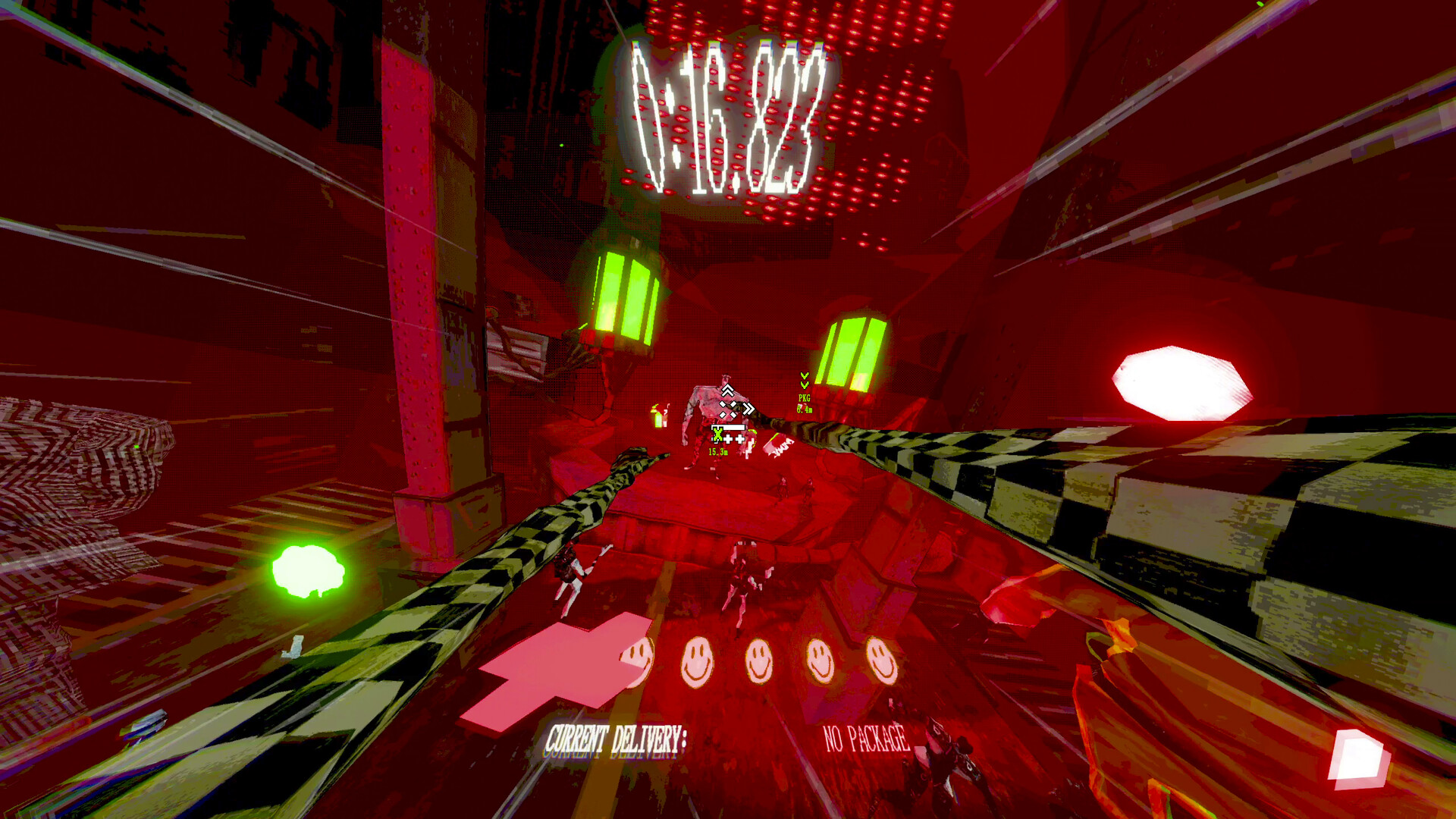This screenshot has width=1456, height=819.
Task: Click the PKG objective marker
Action: [x=805, y=397]
